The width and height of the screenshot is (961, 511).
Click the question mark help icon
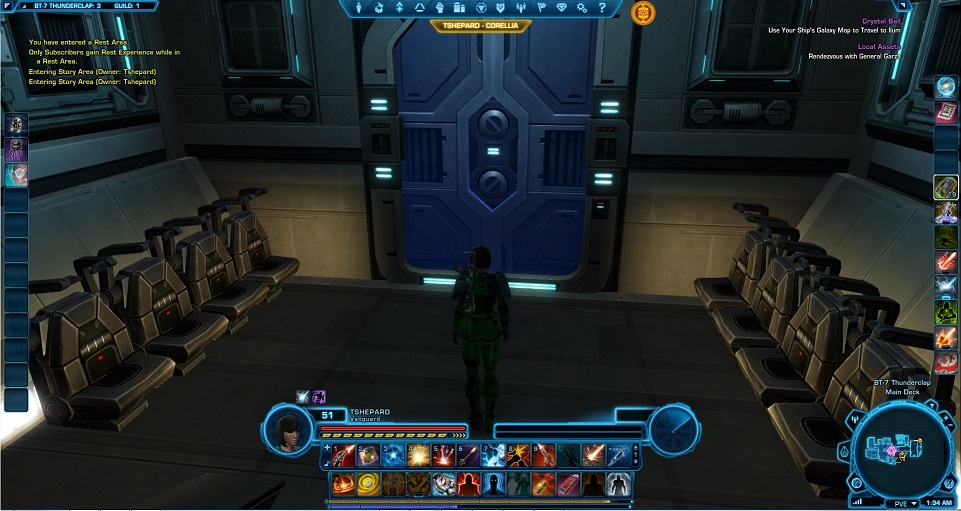click(603, 8)
